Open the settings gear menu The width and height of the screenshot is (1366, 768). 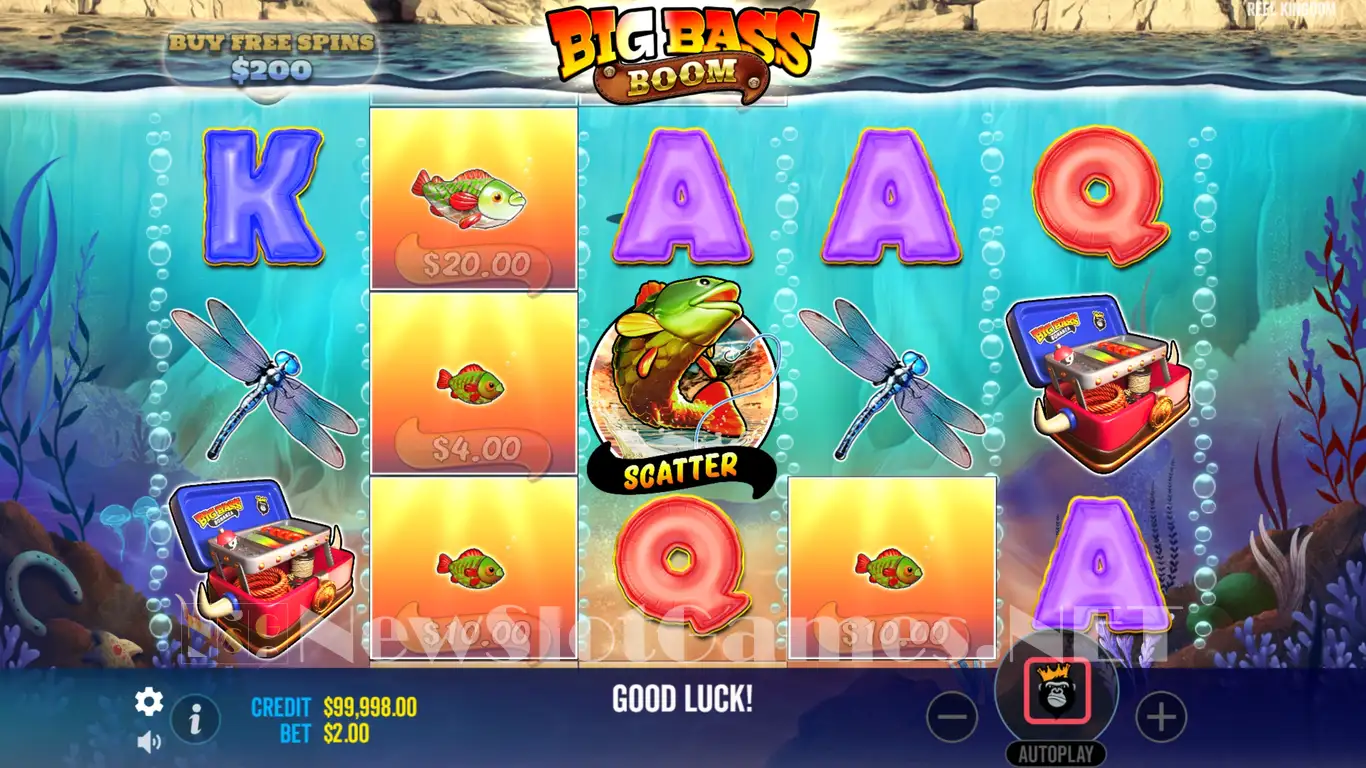149,702
